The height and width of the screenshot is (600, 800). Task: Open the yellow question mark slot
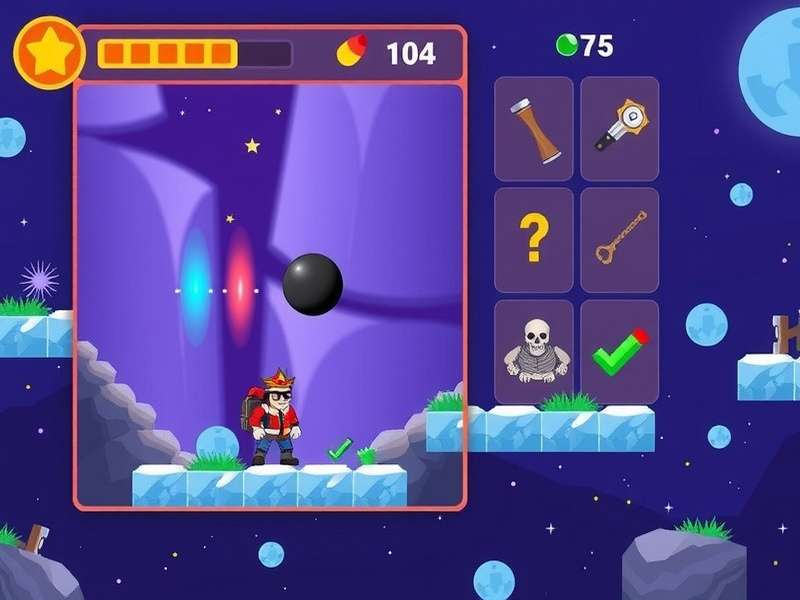click(534, 240)
